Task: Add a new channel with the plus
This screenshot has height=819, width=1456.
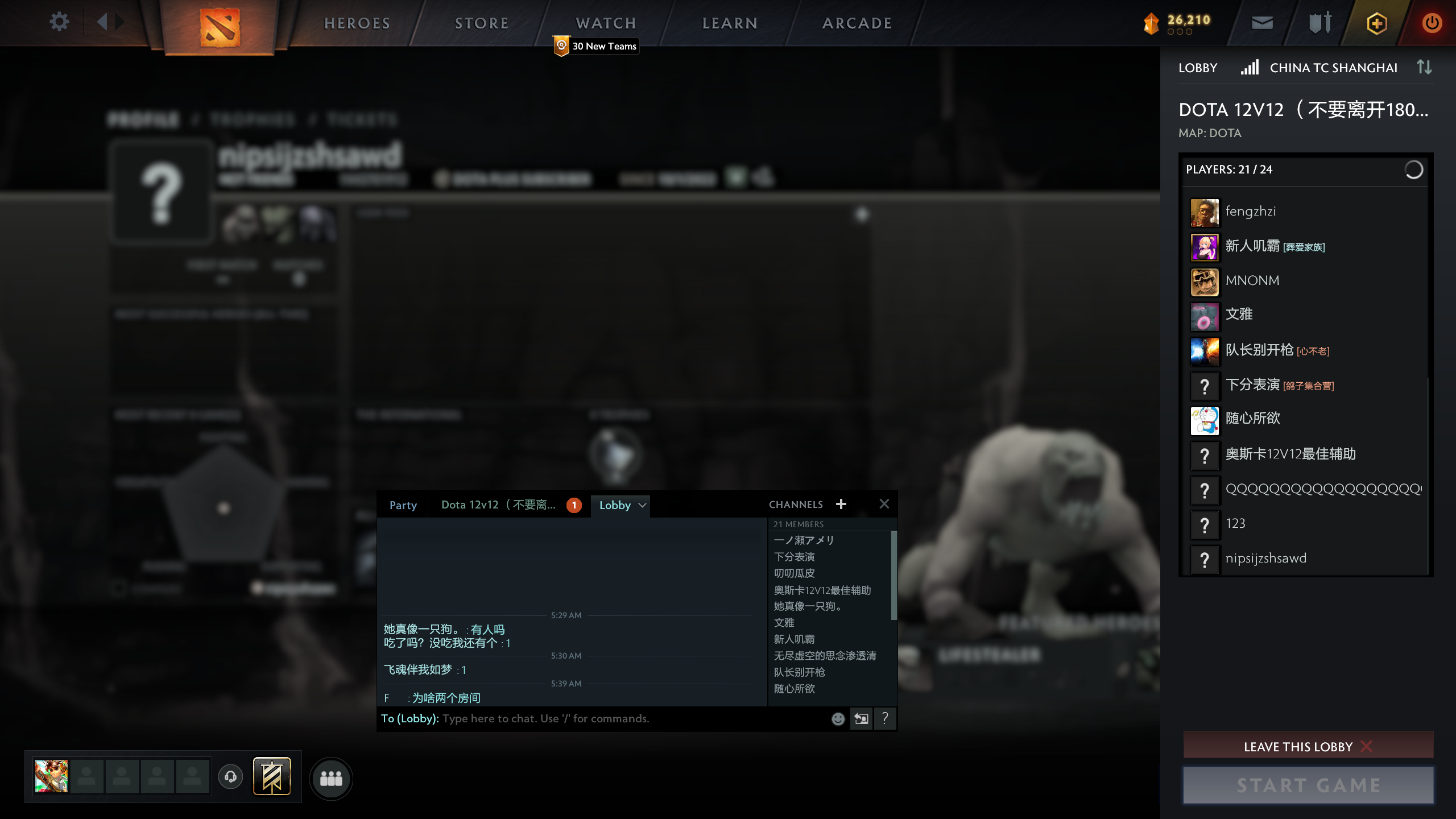Action: coord(841,504)
